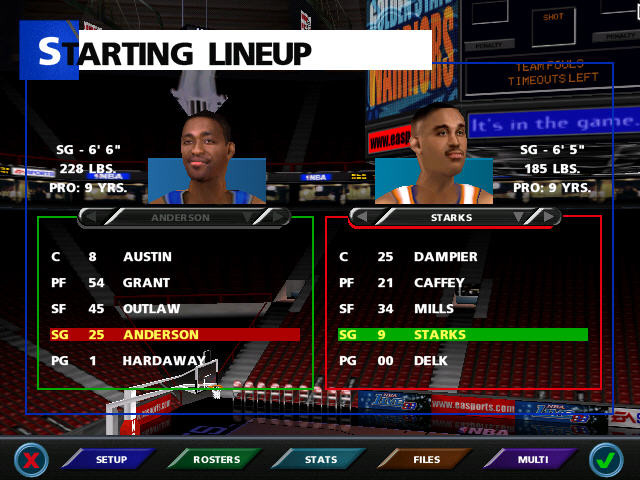The width and height of the screenshot is (640, 480).
Task: Cancel with the red X button
Action: point(32,460)
